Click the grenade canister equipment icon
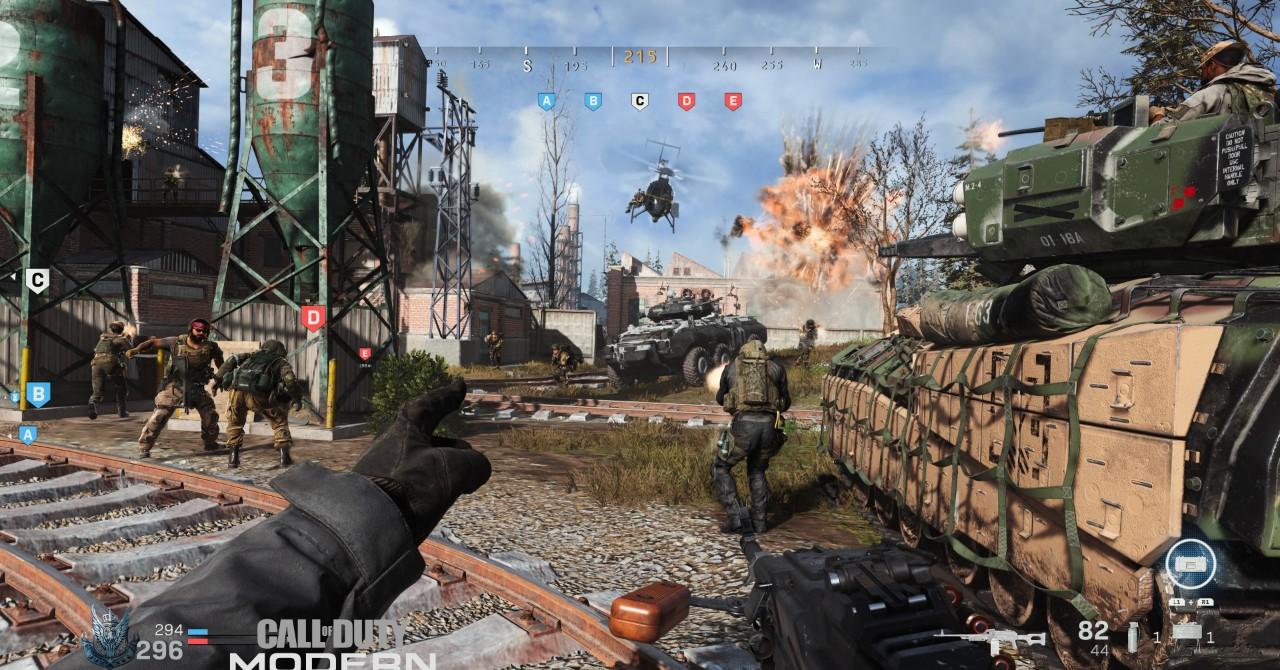Viewport: 1280px width, 670px height. point(1133,636)
